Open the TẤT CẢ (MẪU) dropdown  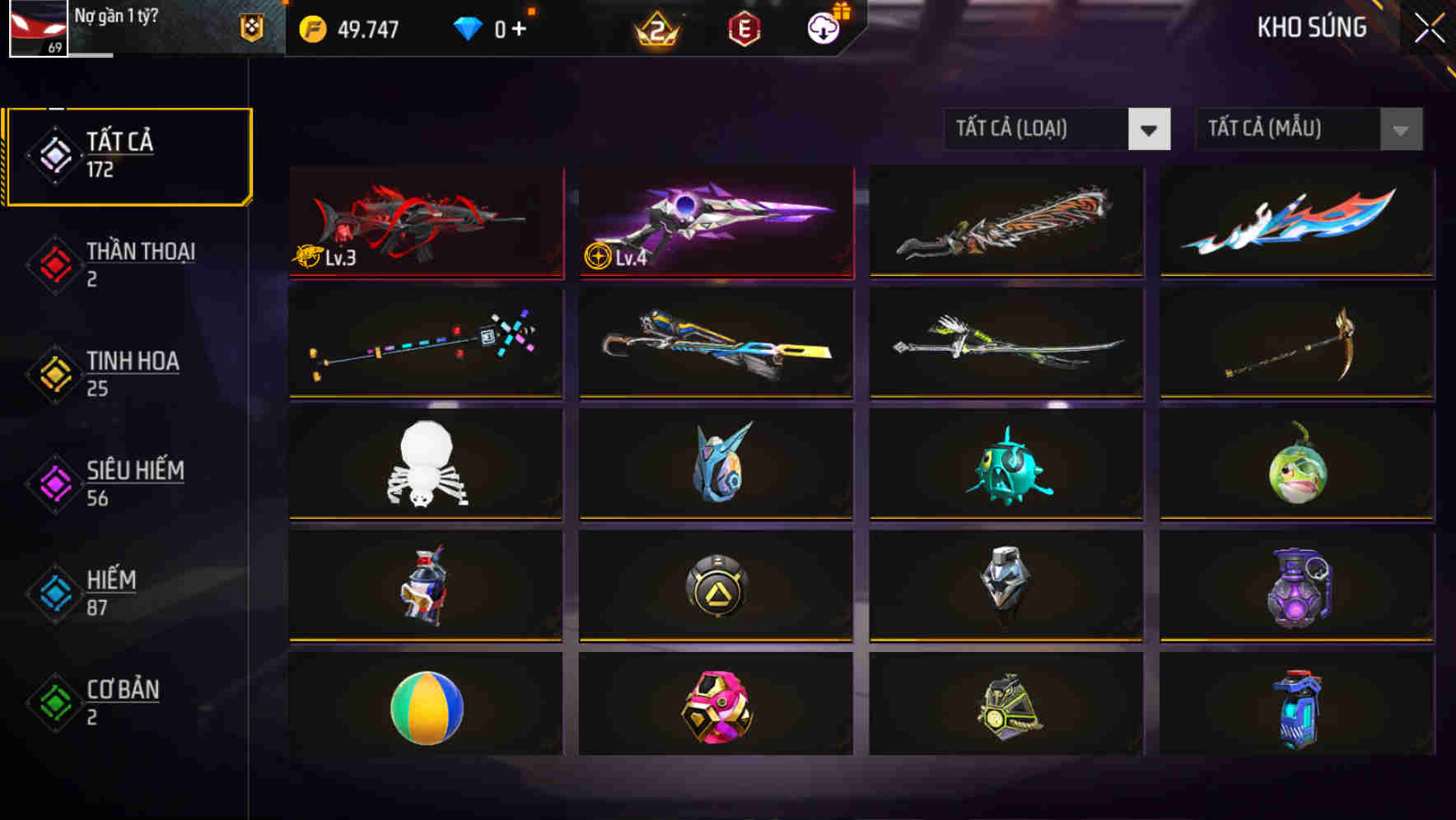tap(1293, 129)
